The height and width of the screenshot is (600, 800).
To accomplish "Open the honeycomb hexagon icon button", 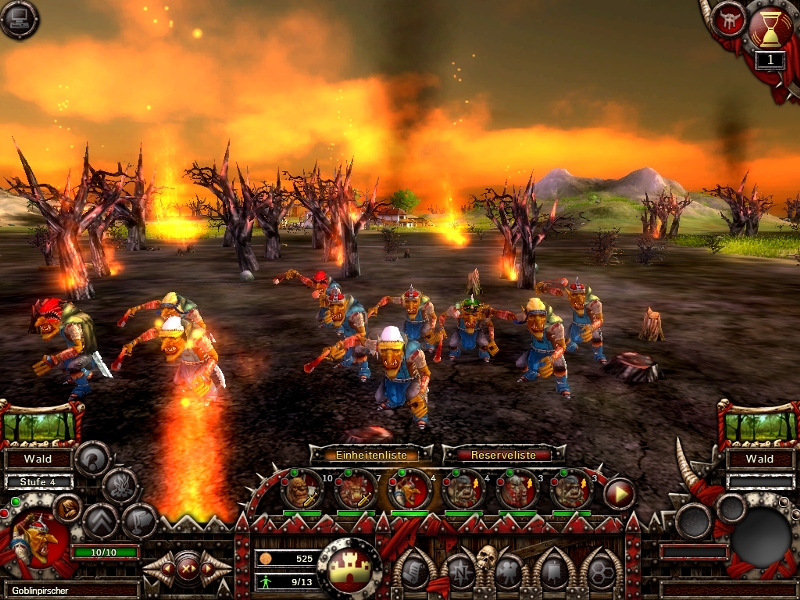I will (599, 571).
